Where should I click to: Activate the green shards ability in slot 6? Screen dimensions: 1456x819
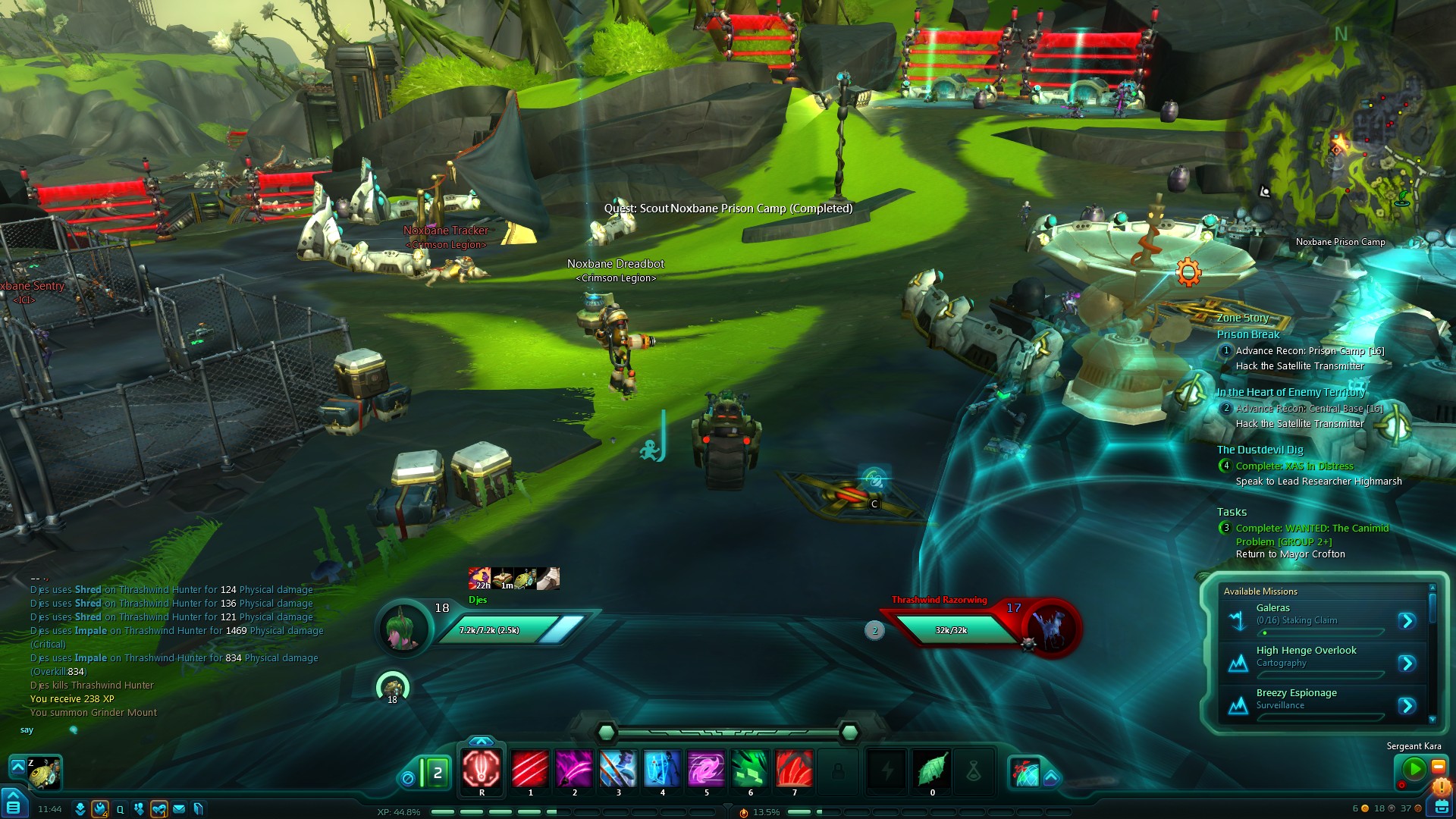(750, 769)
